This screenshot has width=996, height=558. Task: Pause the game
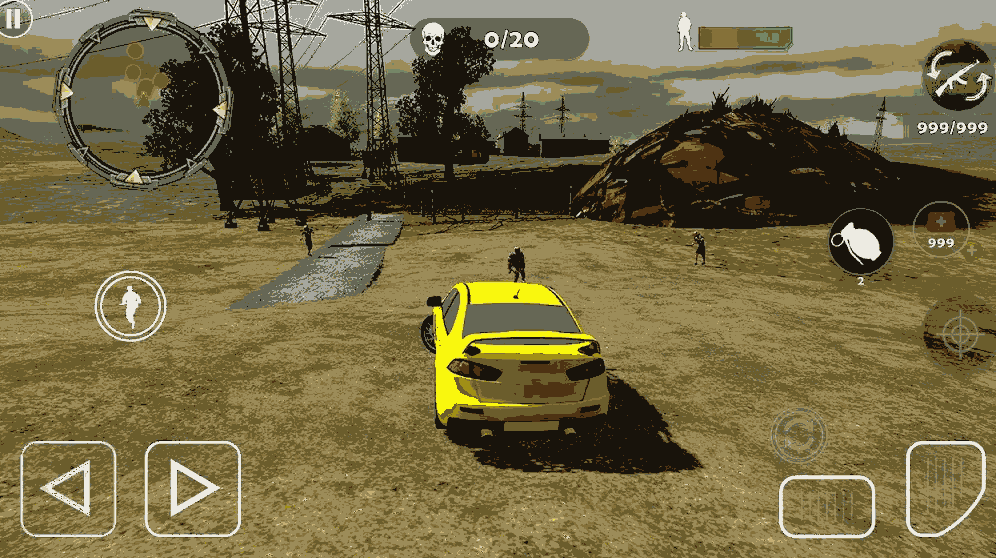coord(14,18)
